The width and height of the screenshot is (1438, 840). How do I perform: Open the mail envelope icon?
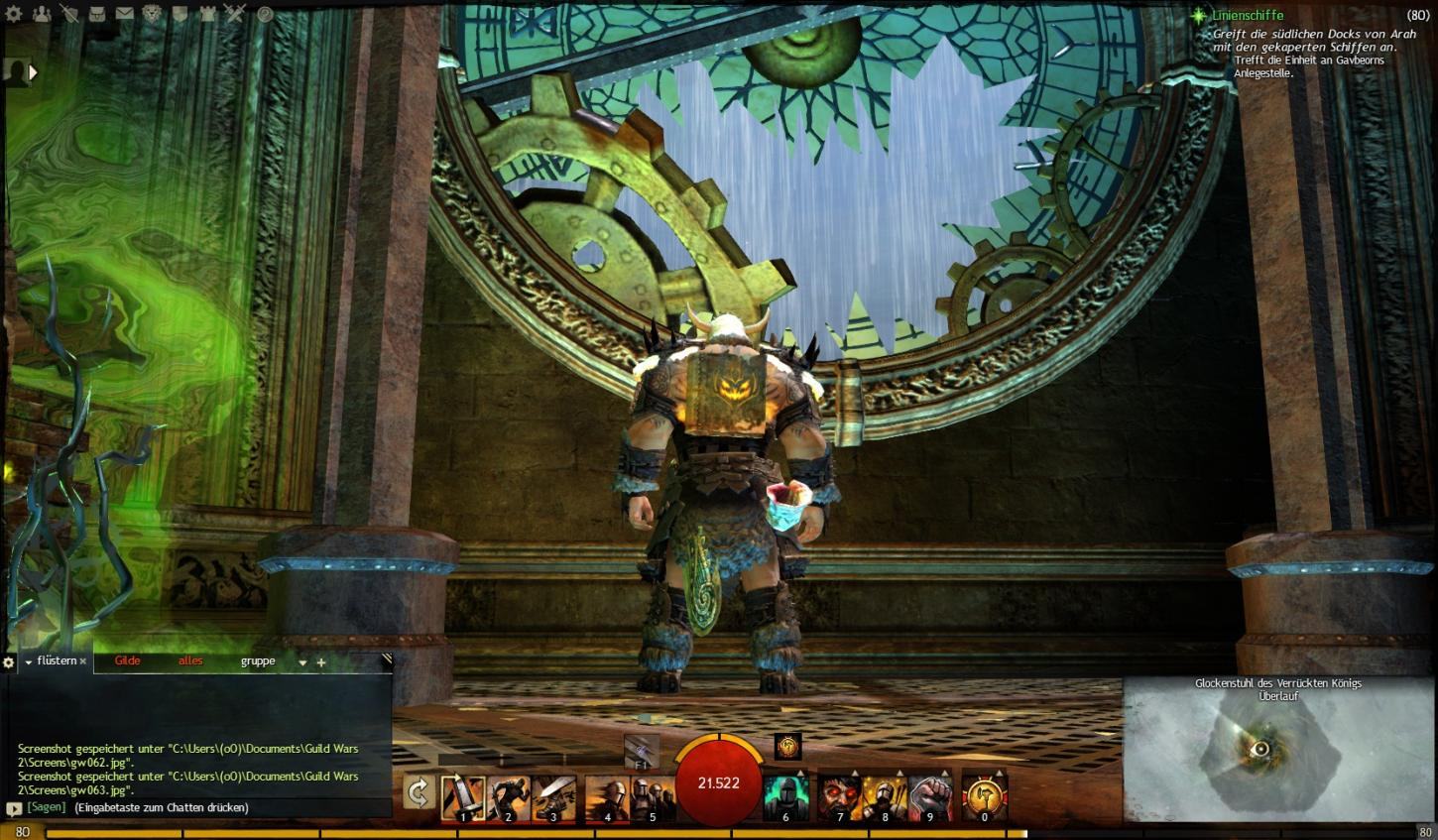coord(125,14)
